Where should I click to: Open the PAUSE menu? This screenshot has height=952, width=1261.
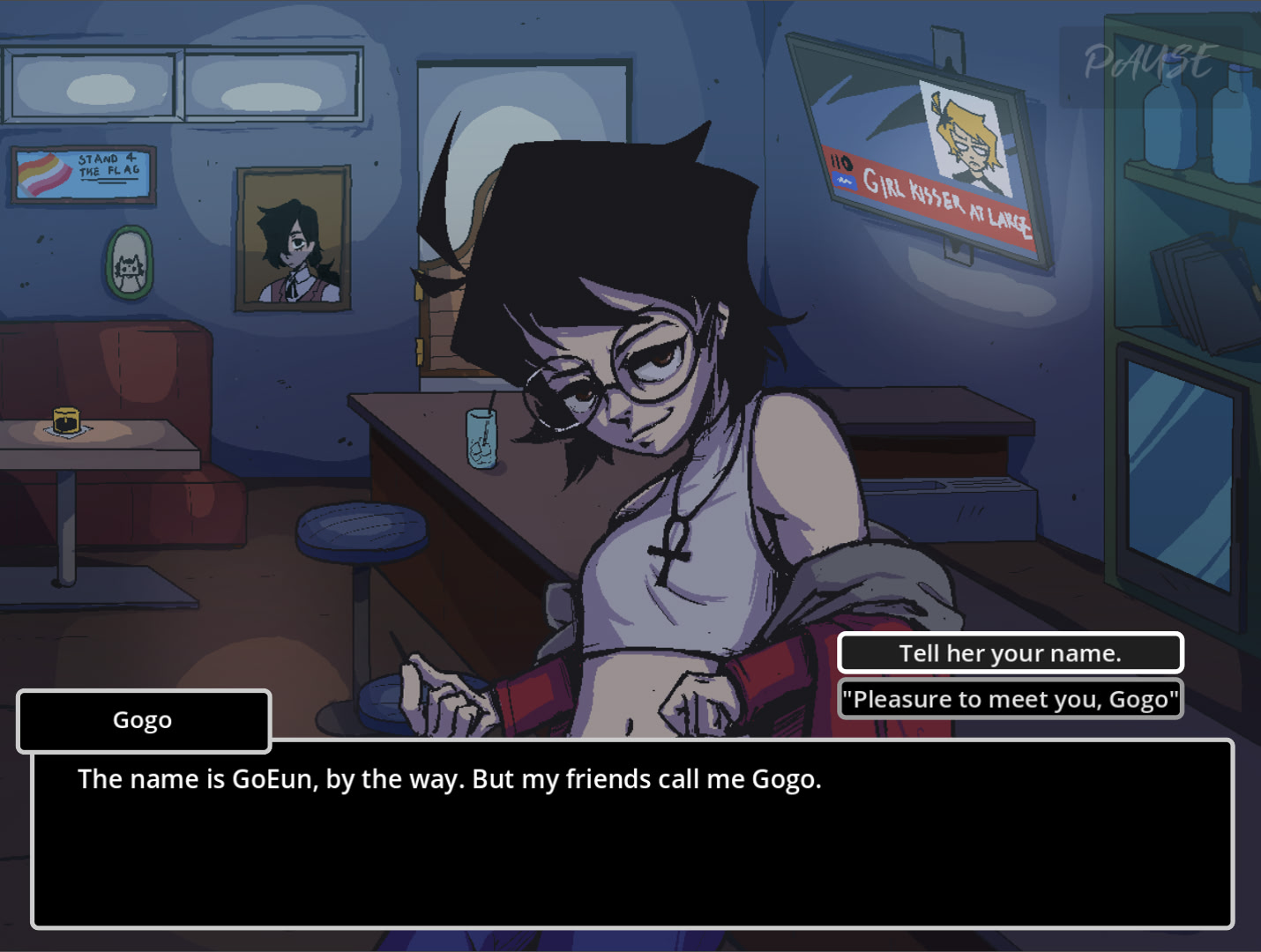click(1149, 63)
